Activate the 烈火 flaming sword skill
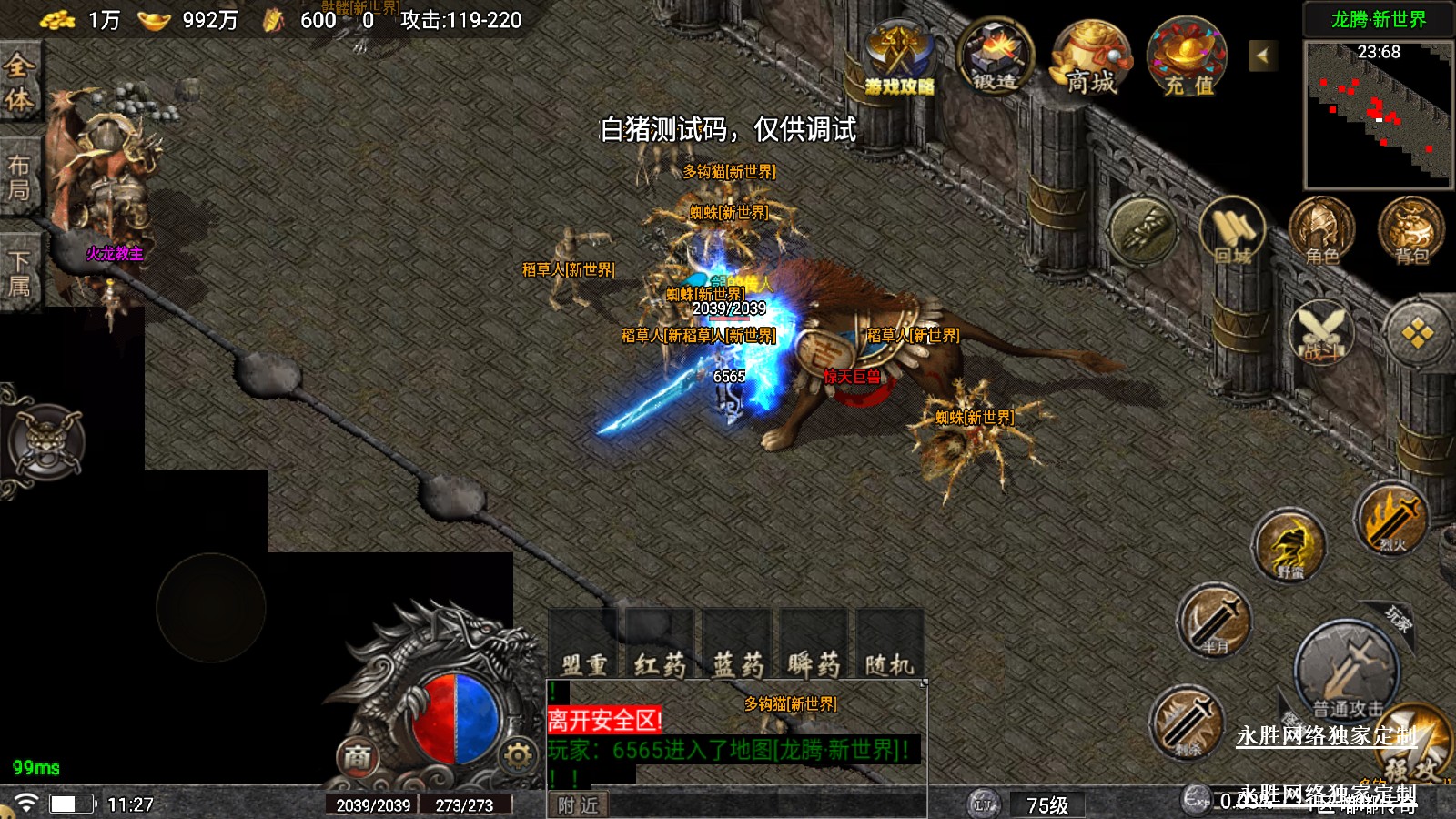This screenshot has width=1456, height=819. [x=1390, y=521]
